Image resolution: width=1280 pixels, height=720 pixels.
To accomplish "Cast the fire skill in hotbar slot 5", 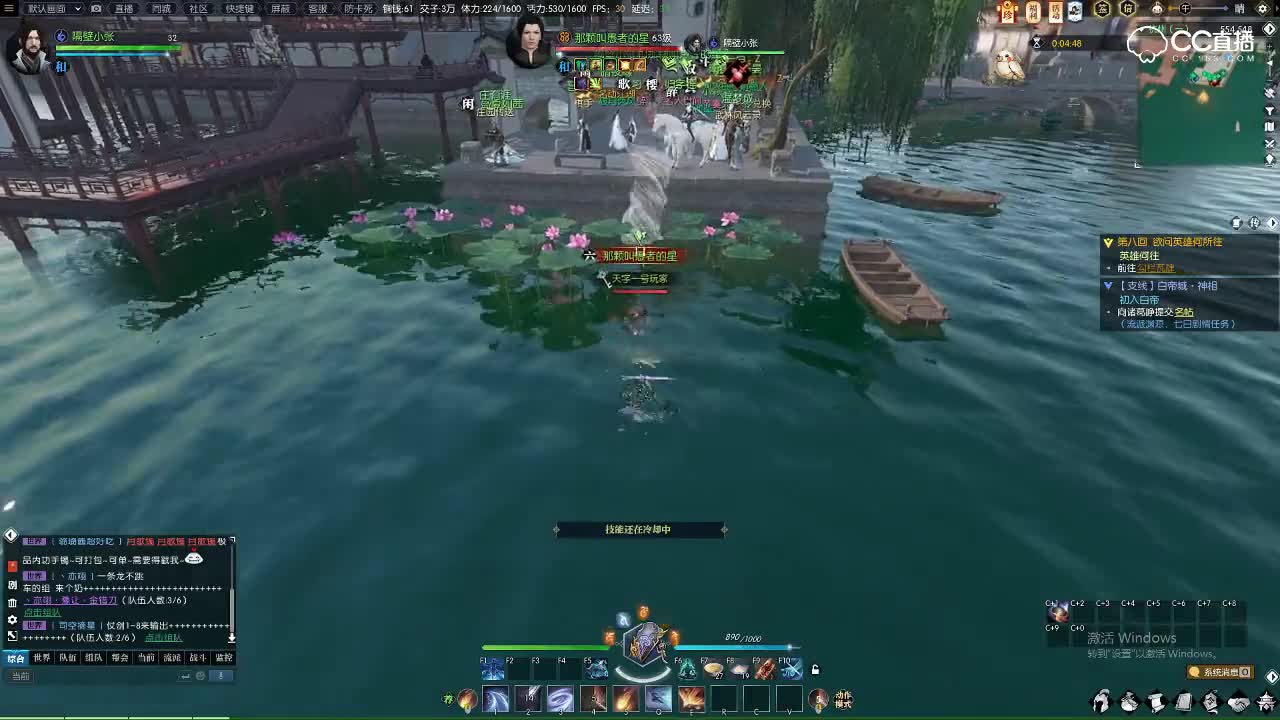I will (626, 699).
